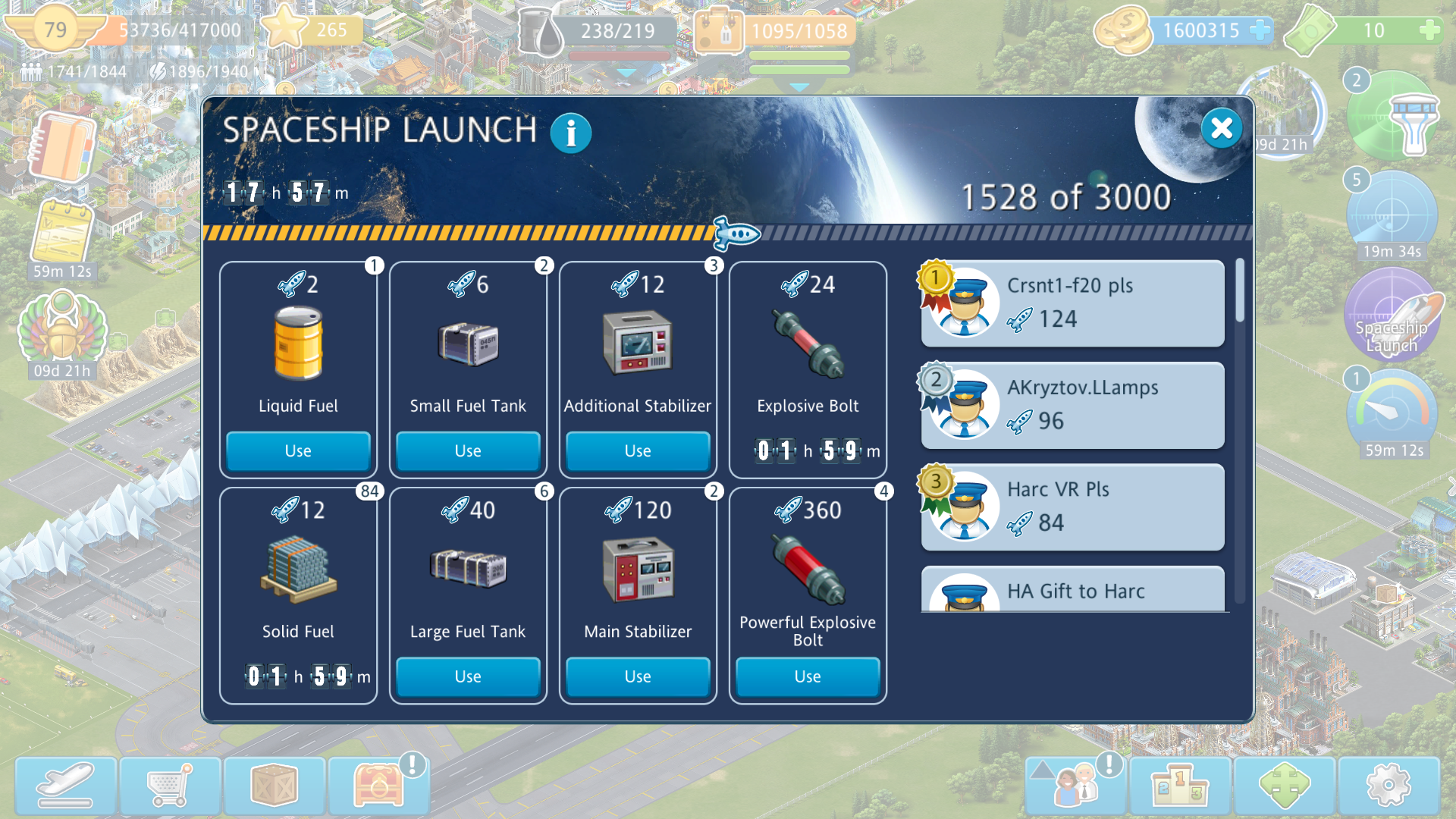Screen dimensions: 1456x819
Task: Open the warehouse crate
Action: (275, 786)
